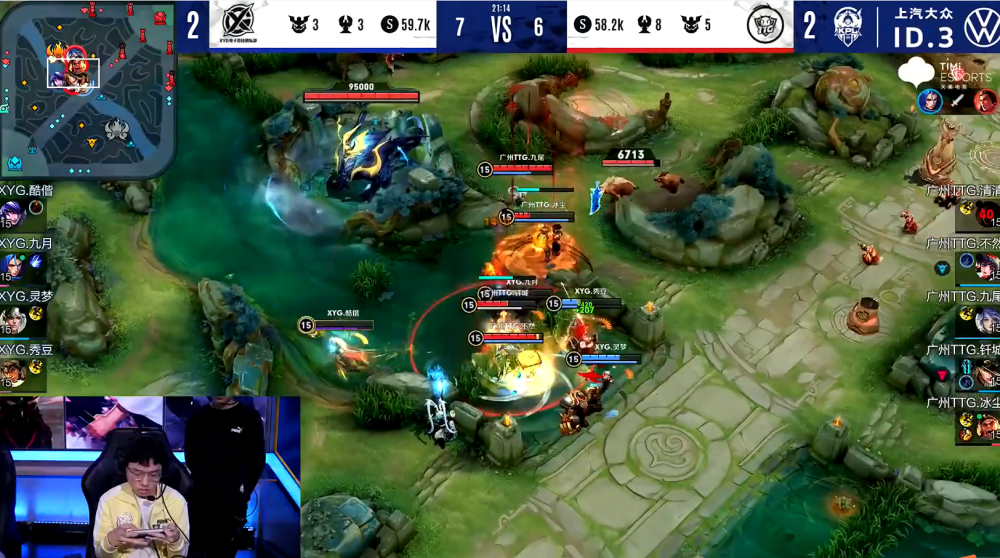1000x558 pixels.
Task: Choose 广州TTG.轩城 hero portrait
Action: point(986,374)
